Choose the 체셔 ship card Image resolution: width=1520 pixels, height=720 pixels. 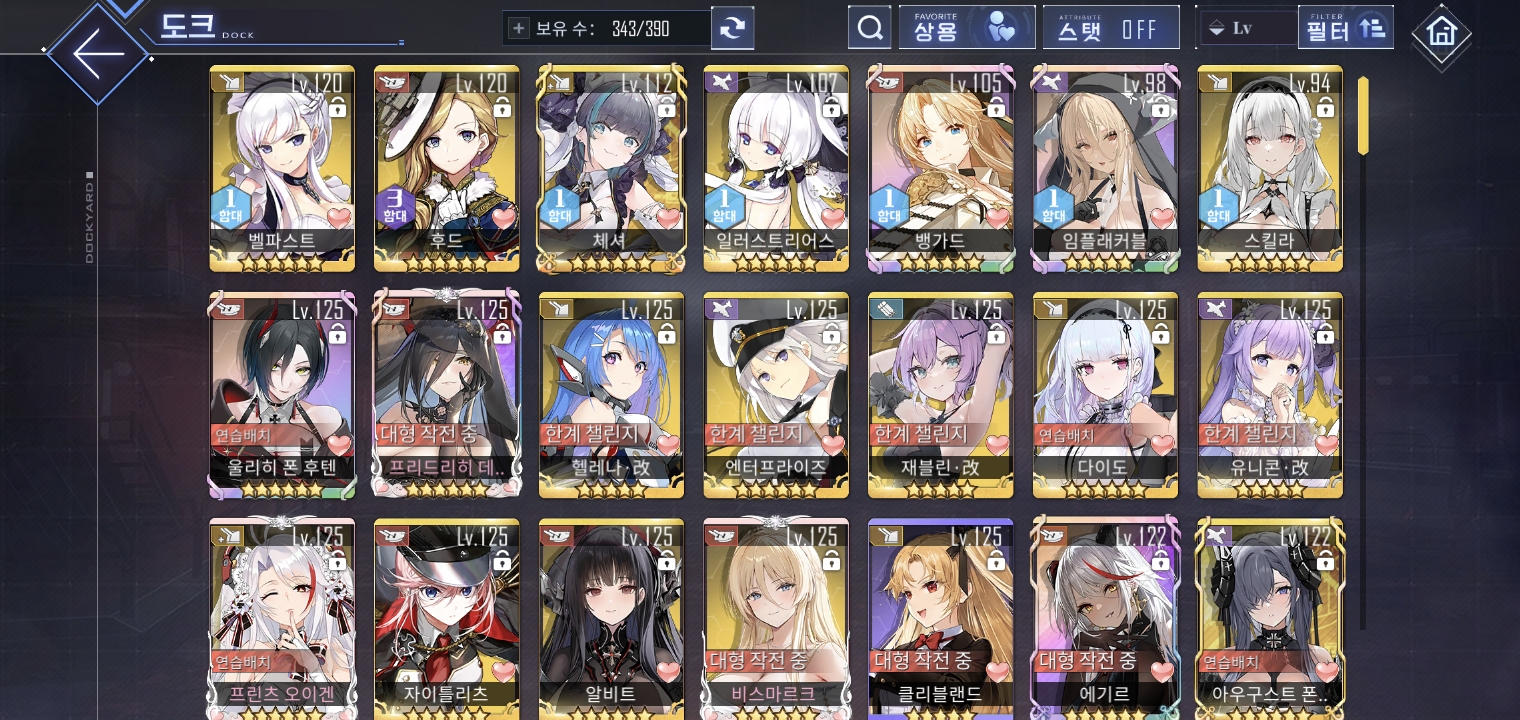coord(611,168)
